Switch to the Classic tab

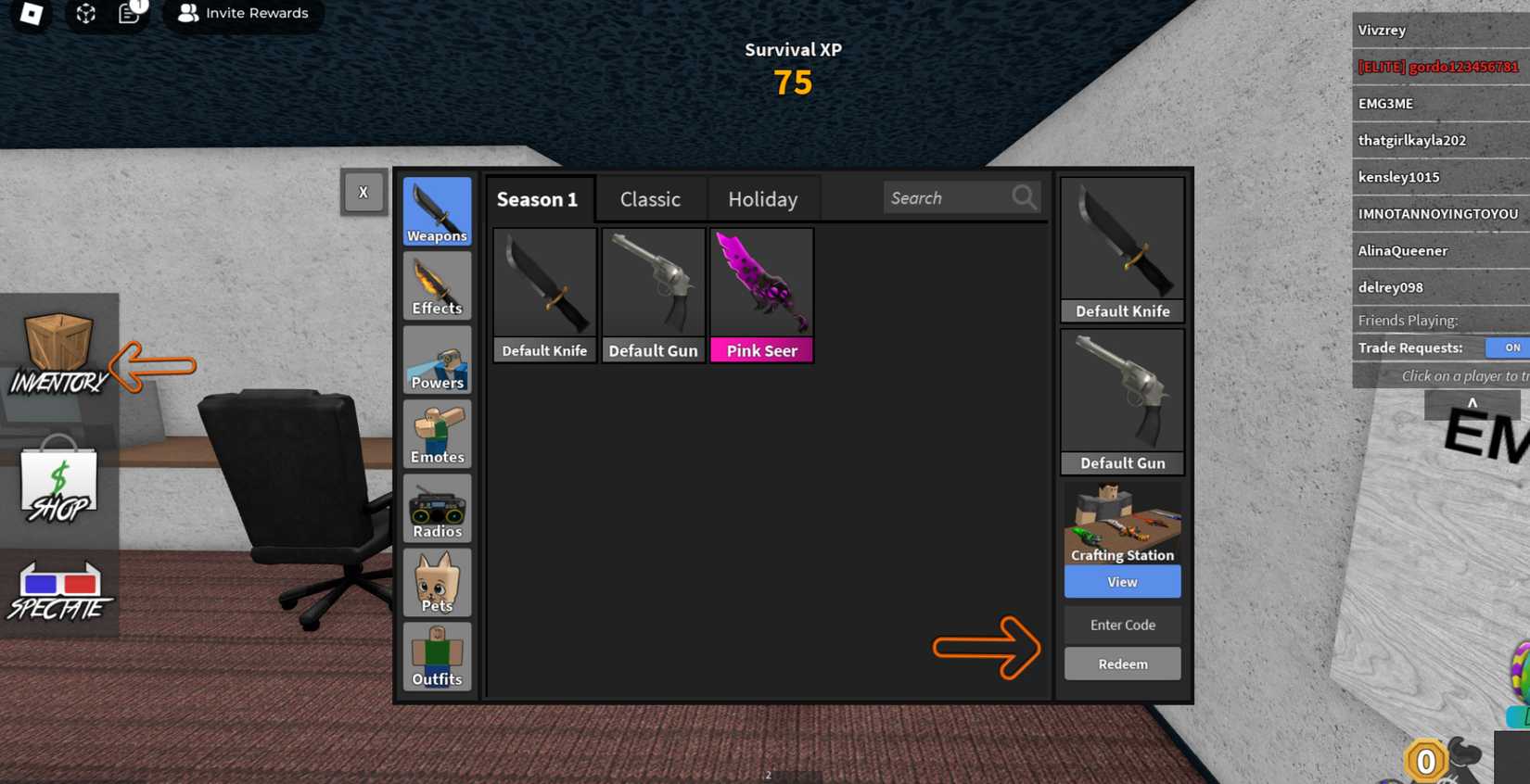650,198
